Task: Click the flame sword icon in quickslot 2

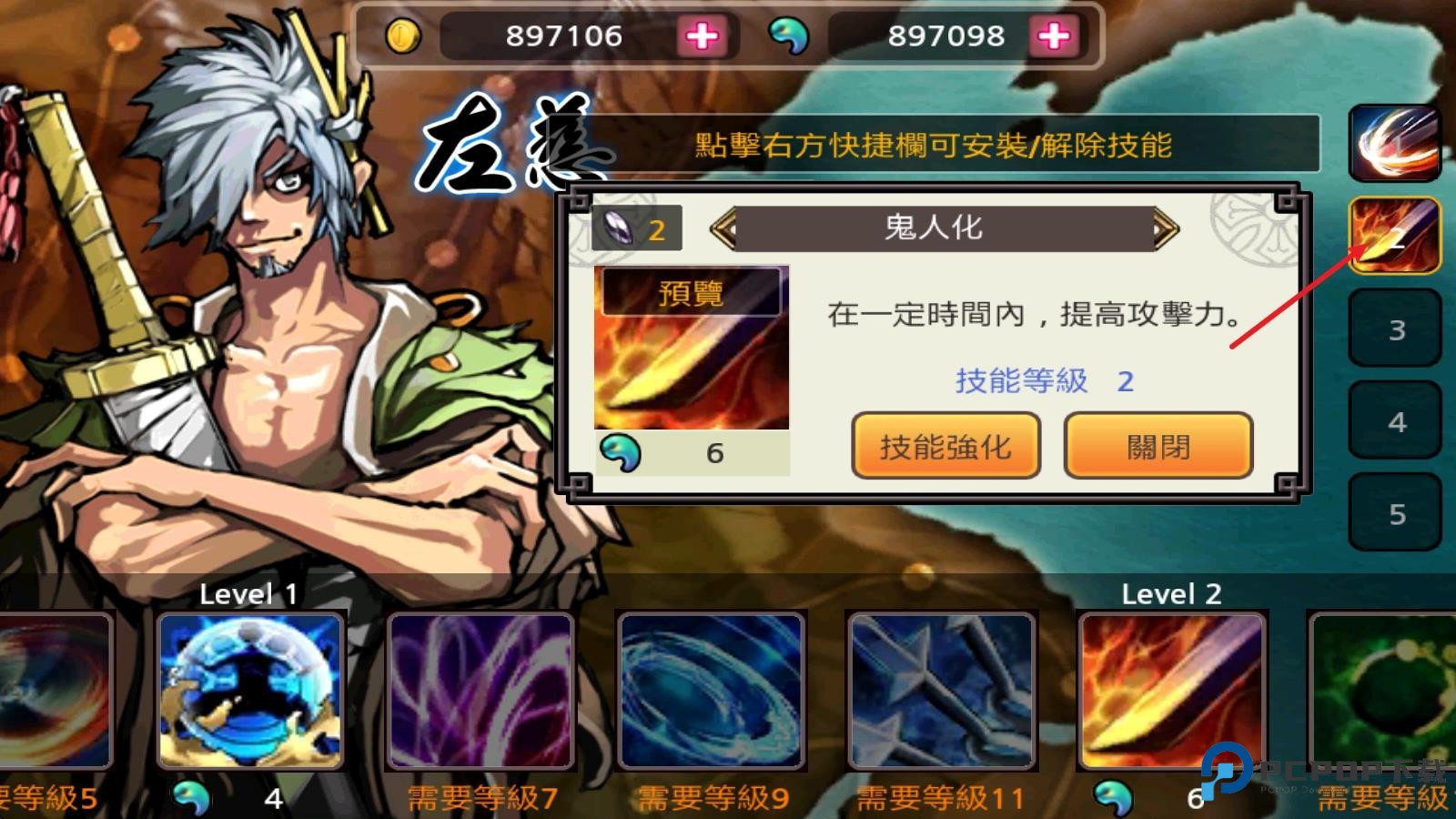Action: click(1396, 235)
